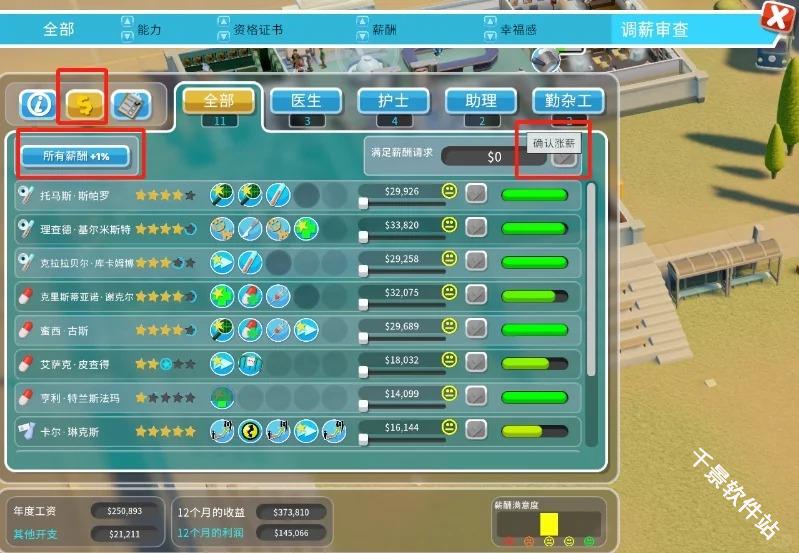The height and width of the screenshot is (553, 799).
Task: Sort staff by 幸福感 column
Action: click(x=494, y=30)
